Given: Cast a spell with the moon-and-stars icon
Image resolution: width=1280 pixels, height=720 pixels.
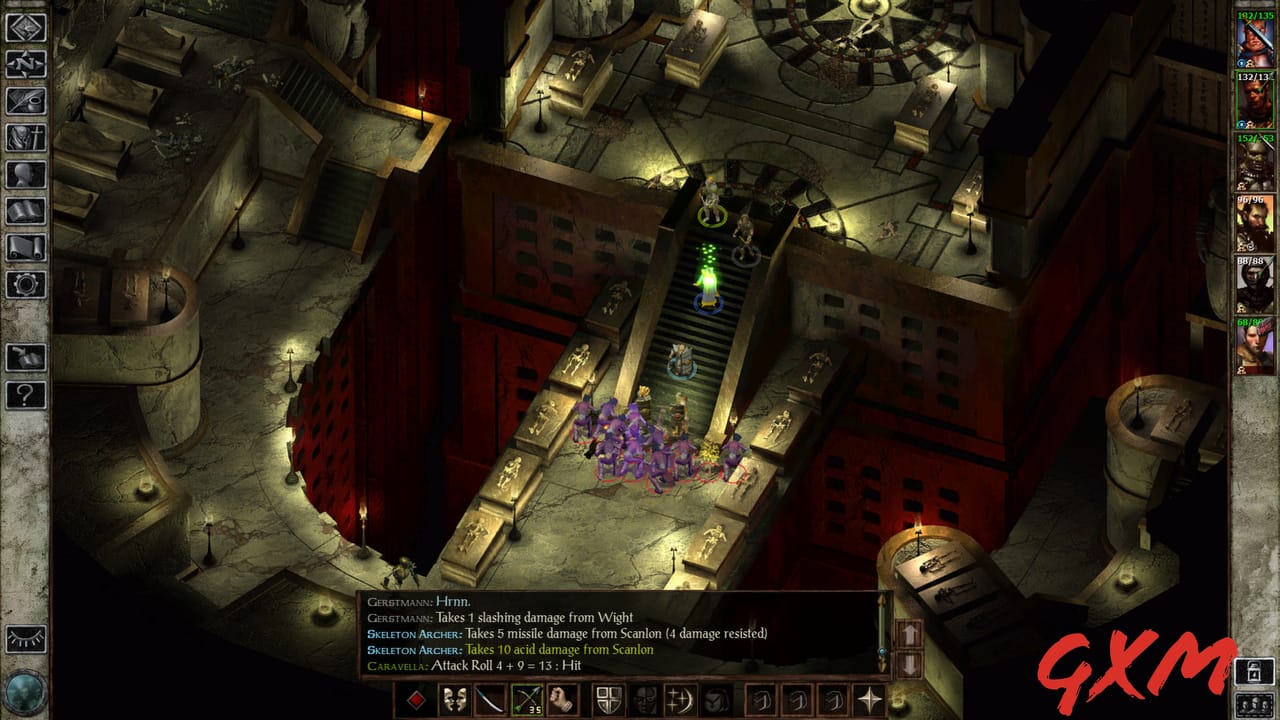Looking at the screenshot, I should pos(678,701).
